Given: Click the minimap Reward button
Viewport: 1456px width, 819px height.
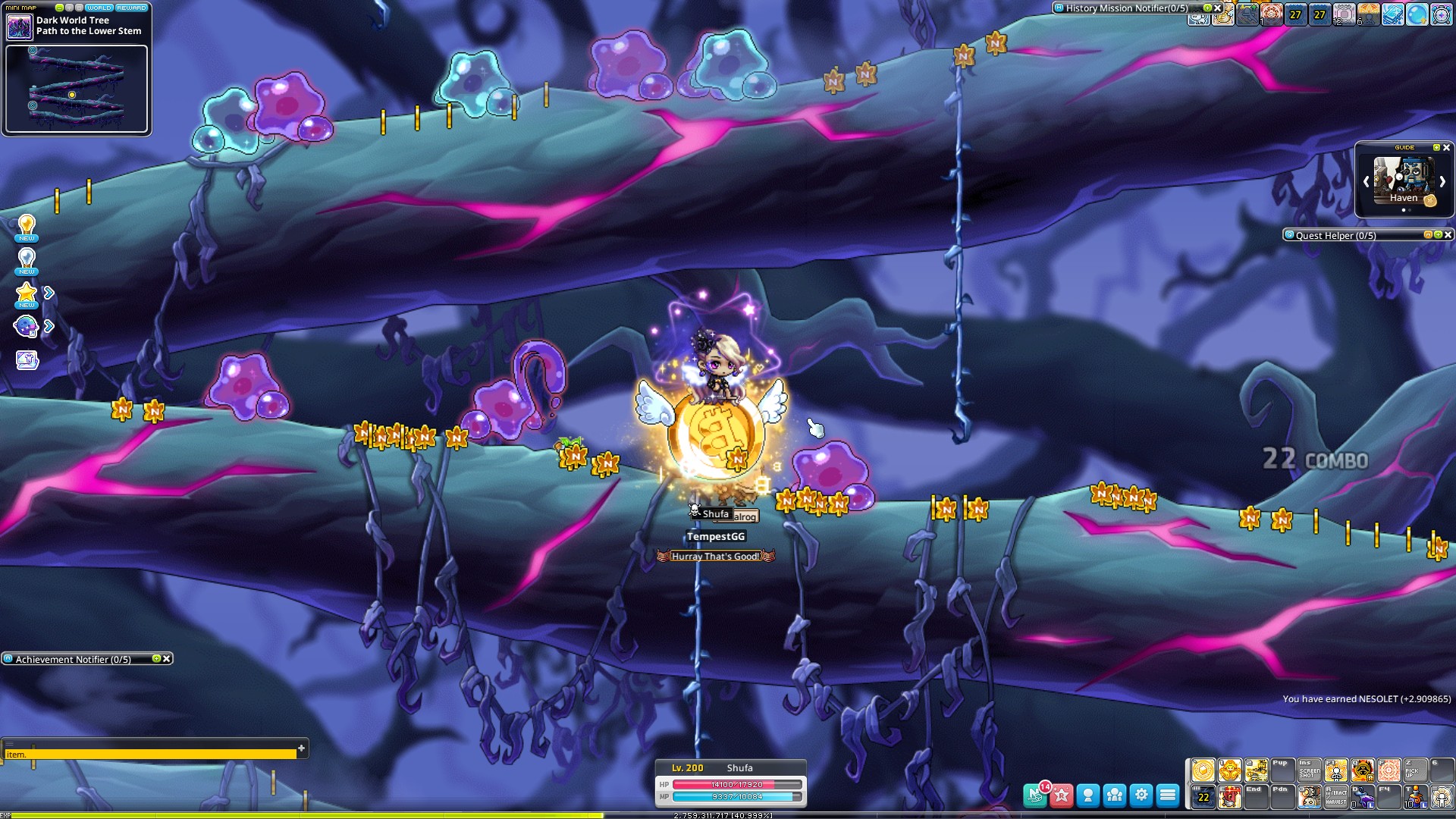Looking at the screenshot, I should 132,8.
